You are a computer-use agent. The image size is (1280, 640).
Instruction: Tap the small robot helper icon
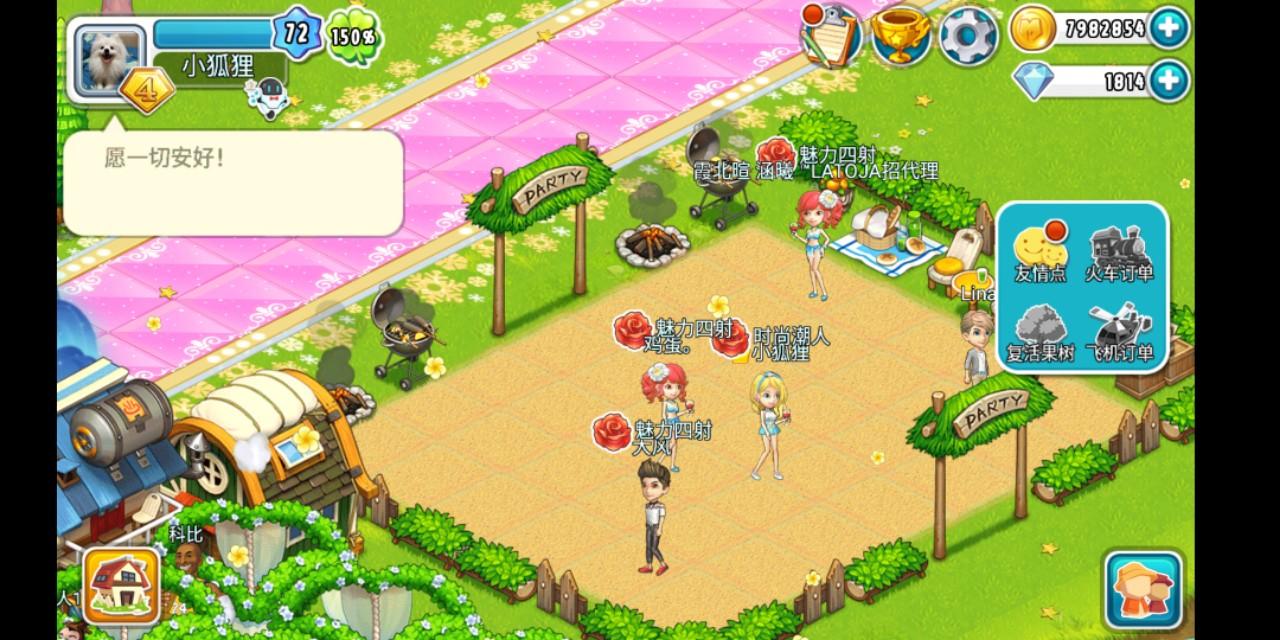coord(265,100)
